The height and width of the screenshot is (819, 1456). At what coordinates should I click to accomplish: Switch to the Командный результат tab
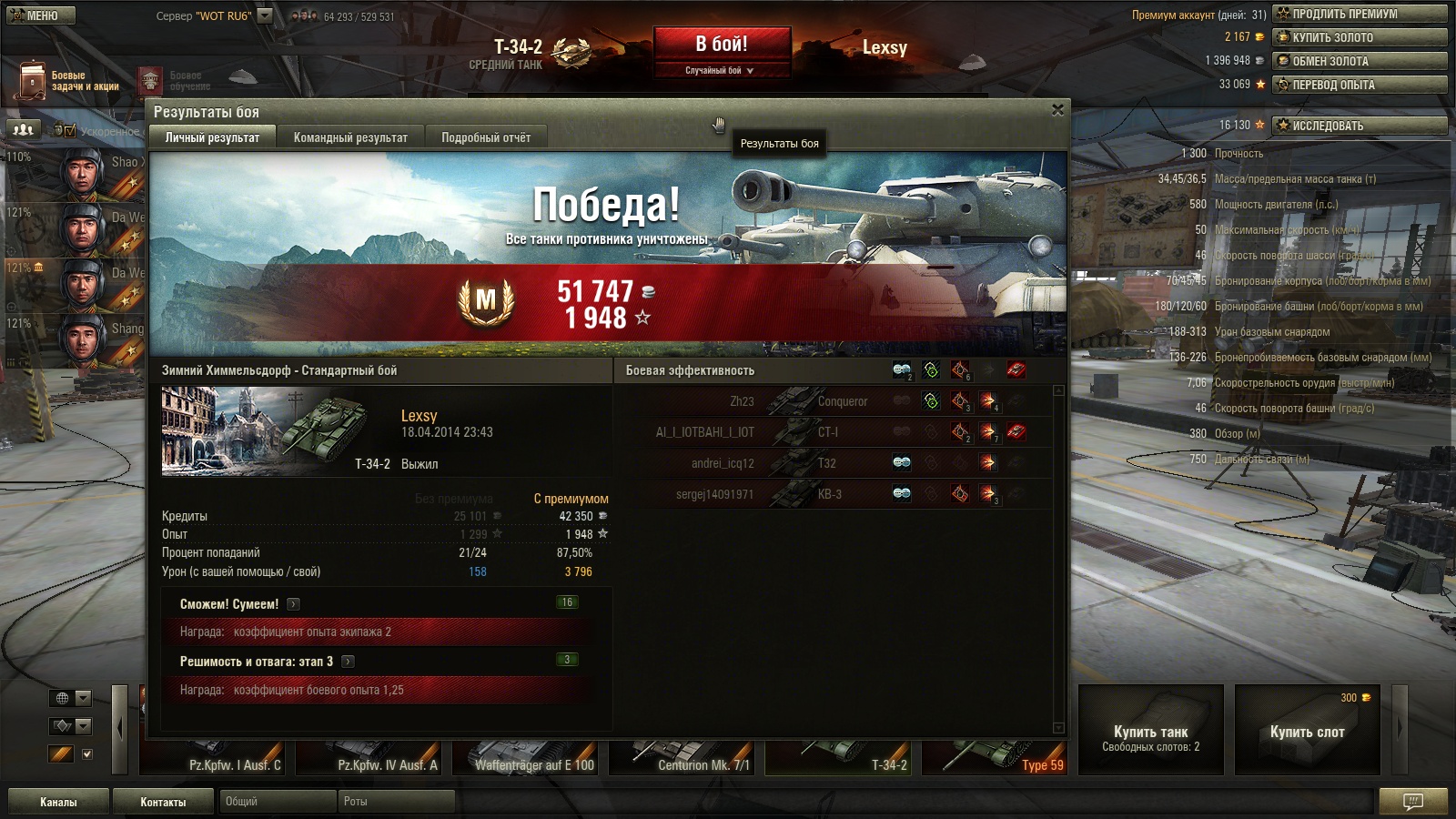point(350,137)
